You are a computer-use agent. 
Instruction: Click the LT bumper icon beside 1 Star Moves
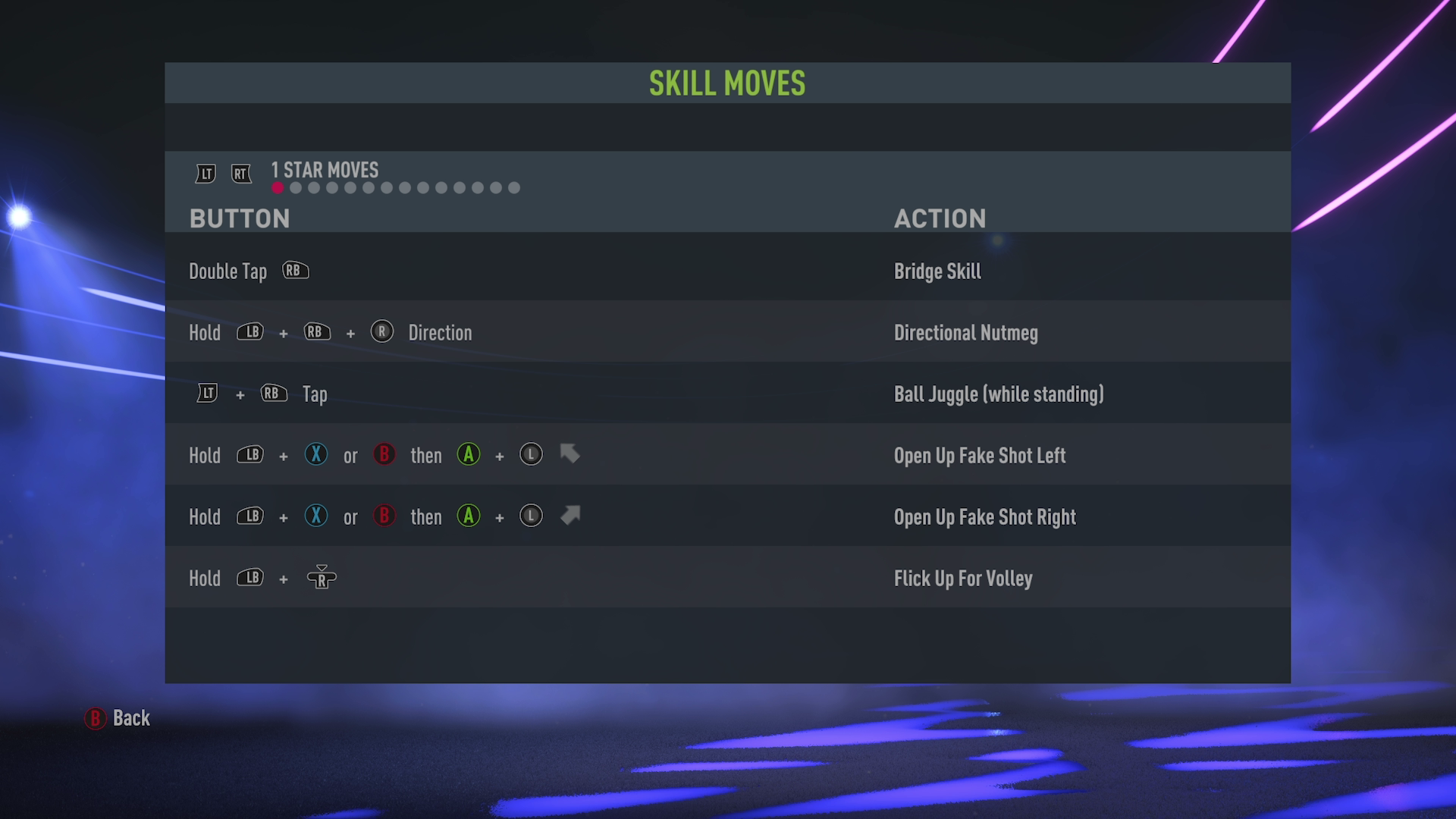coord(203,174)
